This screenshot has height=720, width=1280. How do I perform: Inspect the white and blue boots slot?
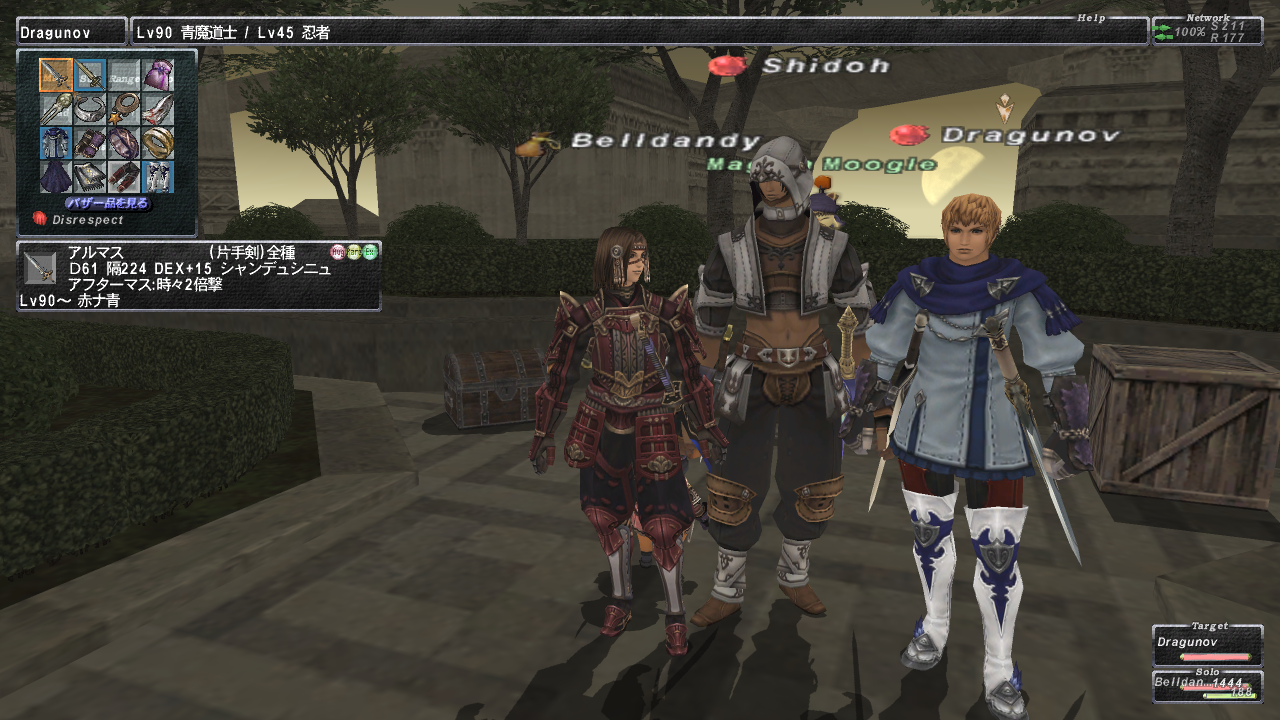click(x=158, y=177)
